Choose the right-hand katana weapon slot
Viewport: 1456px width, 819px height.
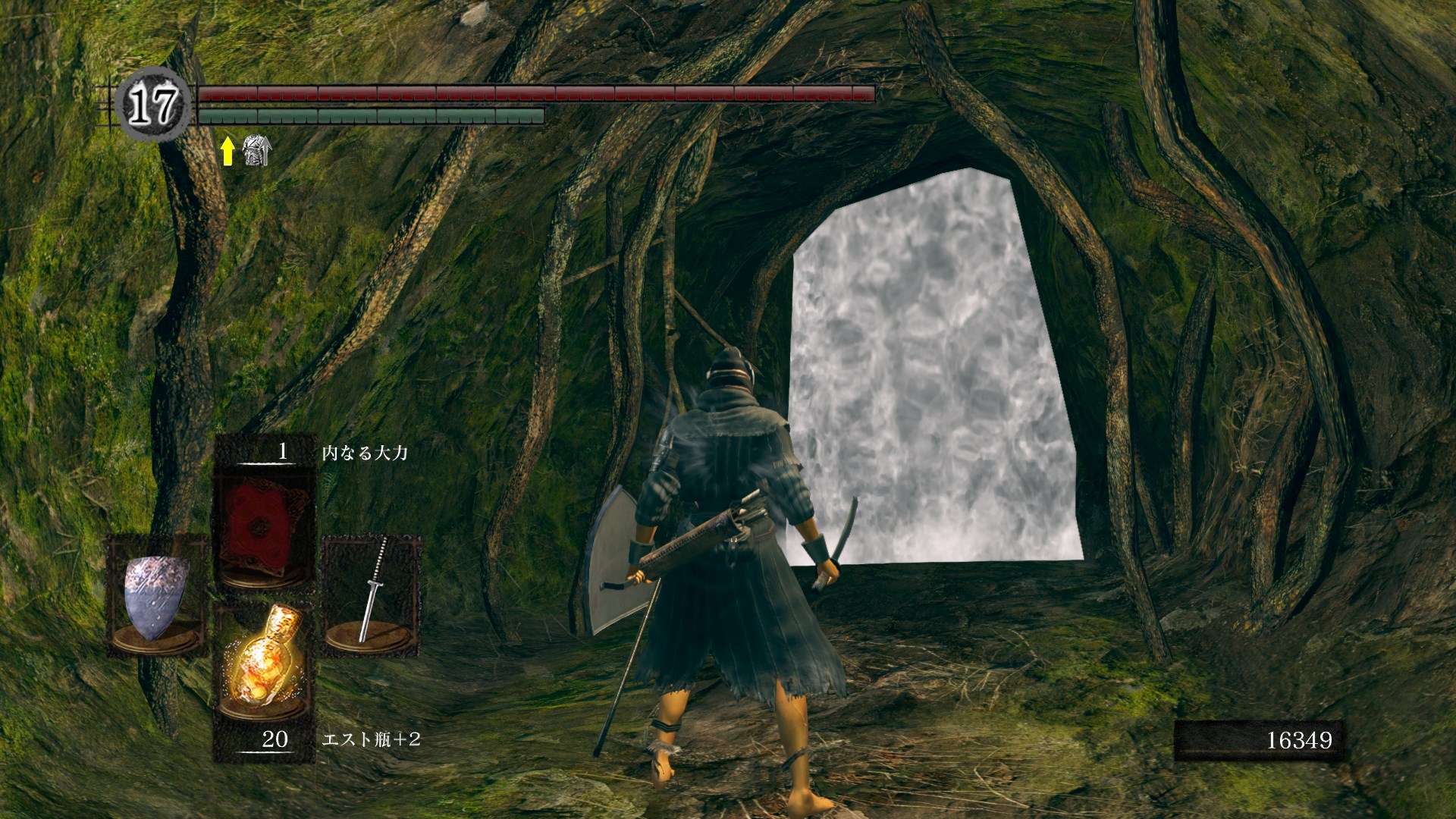(372, 594)
